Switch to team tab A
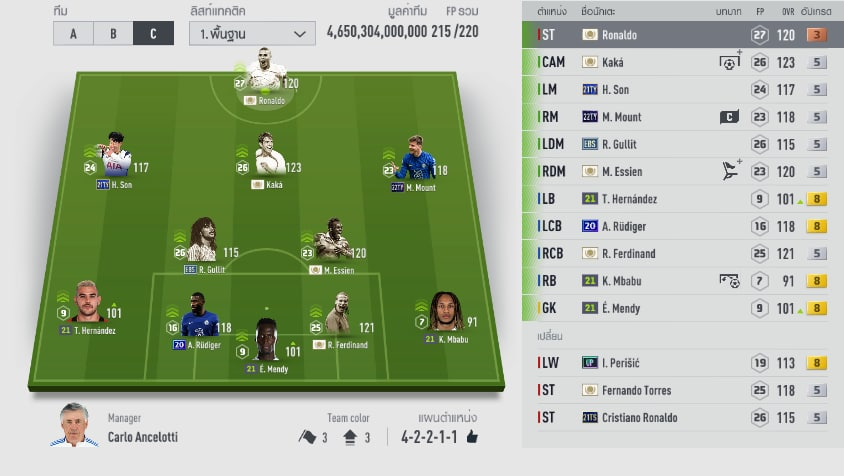844x476 pixels. point(73,33)
